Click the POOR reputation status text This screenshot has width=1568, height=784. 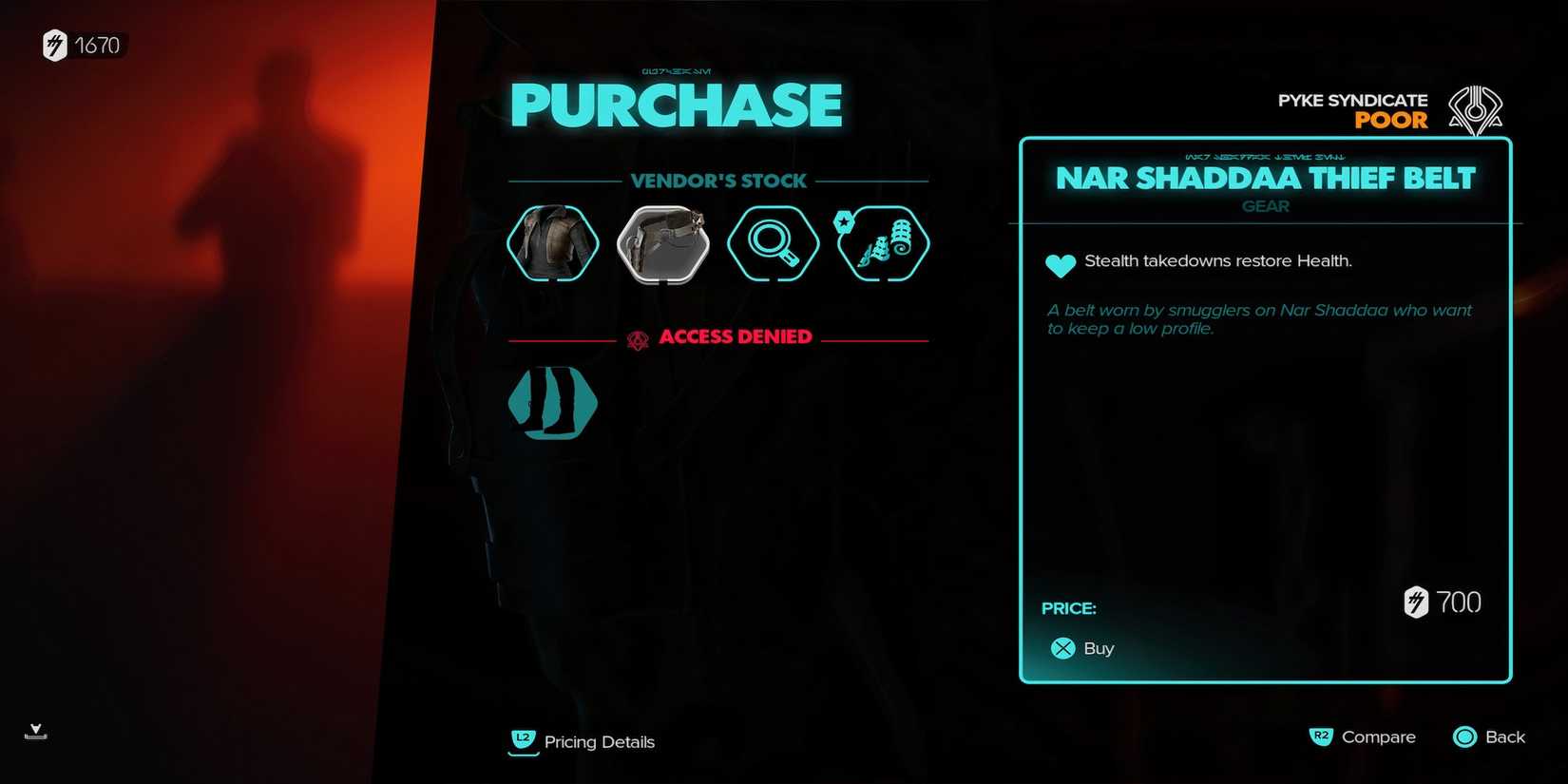click(1393, 121)
